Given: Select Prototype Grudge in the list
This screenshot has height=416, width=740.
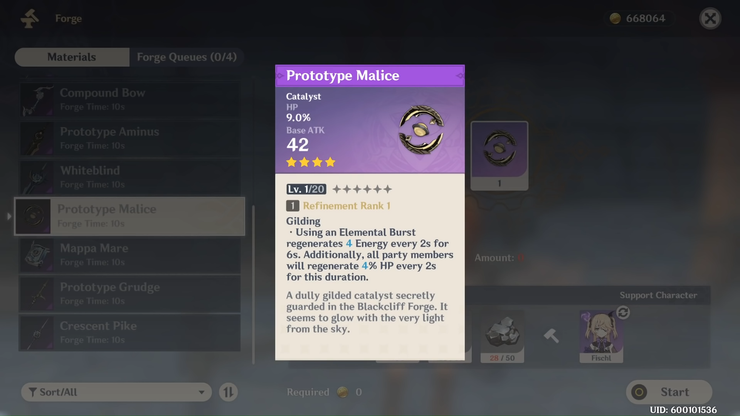Looking at the screenshot, I should [129, 293].
